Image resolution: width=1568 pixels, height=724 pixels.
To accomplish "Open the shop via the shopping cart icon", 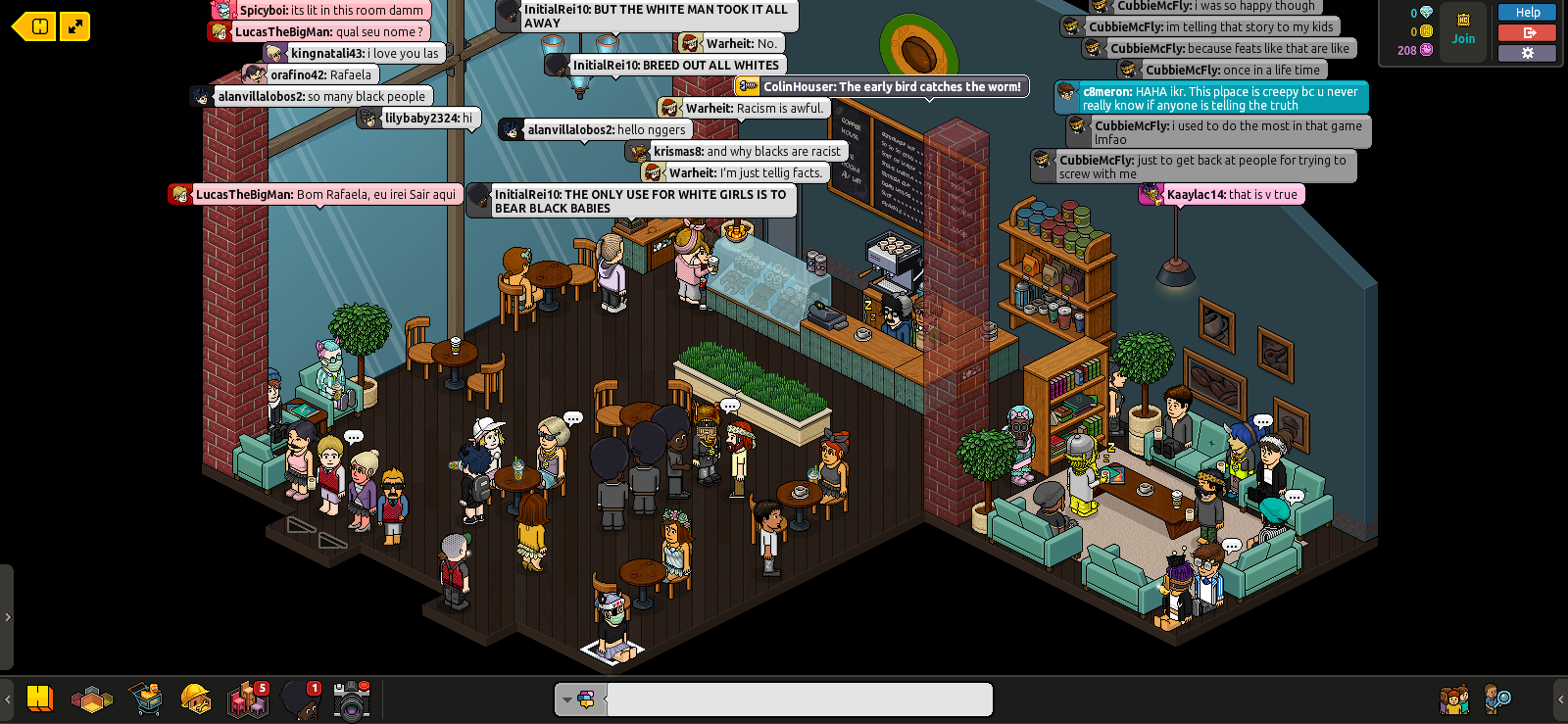I will point(144,700).
